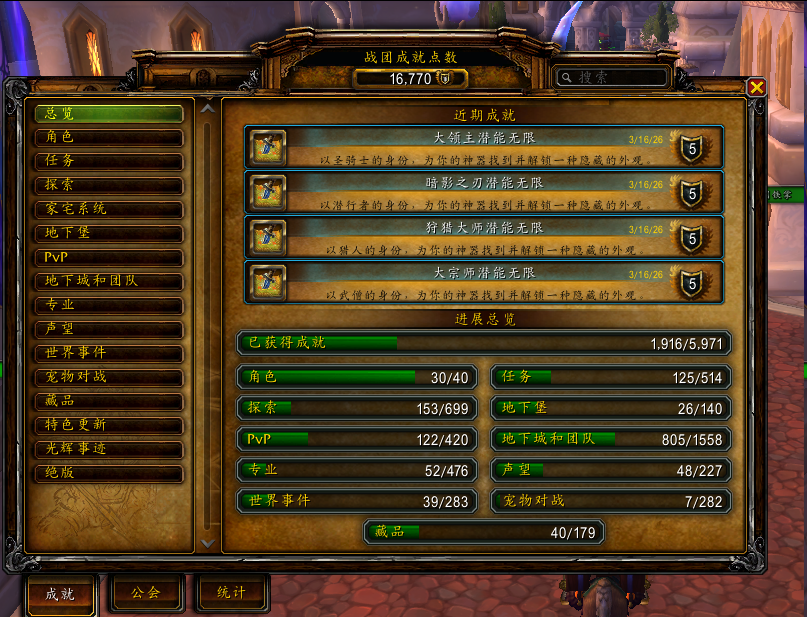Switch to the 公会 tab
Viewport: 807px width, 617px height.
[x=146, y=592]
